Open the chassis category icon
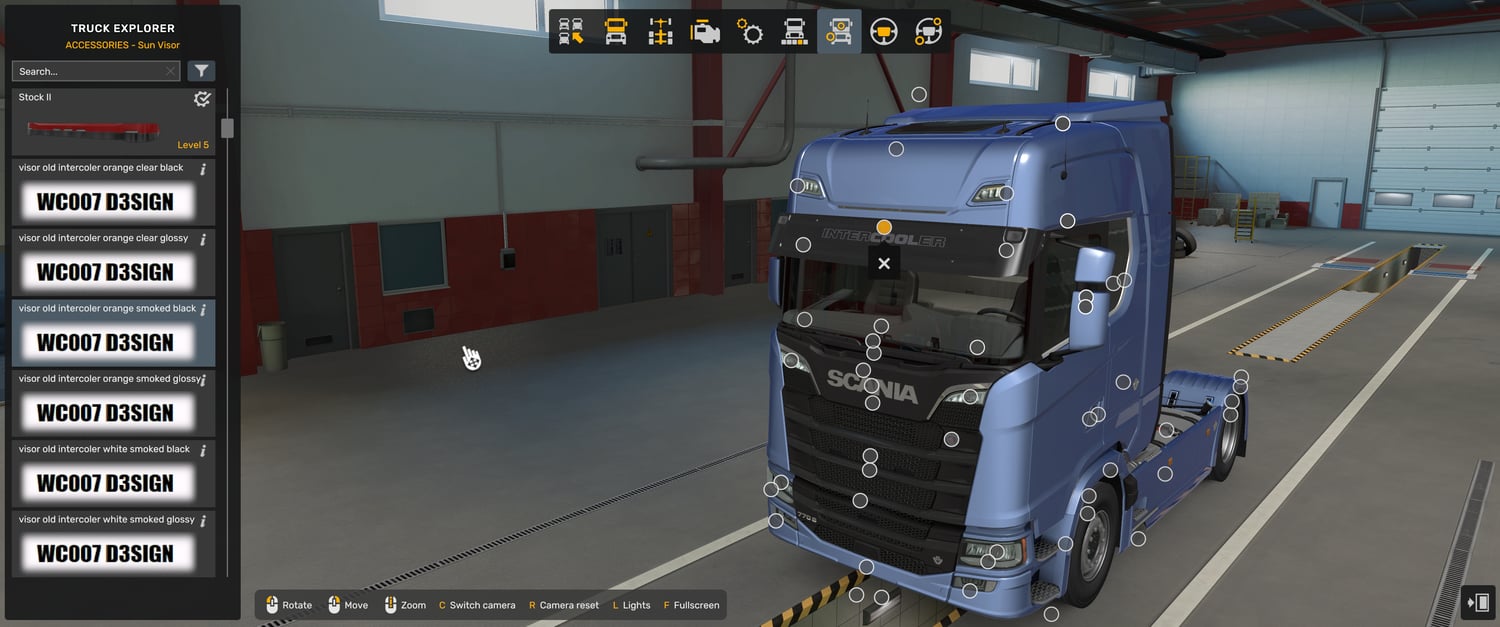 tap(660, 32)
